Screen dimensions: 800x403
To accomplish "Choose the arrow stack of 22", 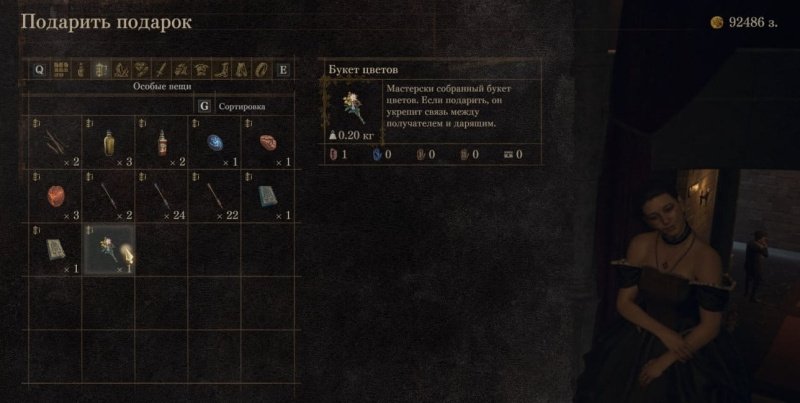I will 215,197.
